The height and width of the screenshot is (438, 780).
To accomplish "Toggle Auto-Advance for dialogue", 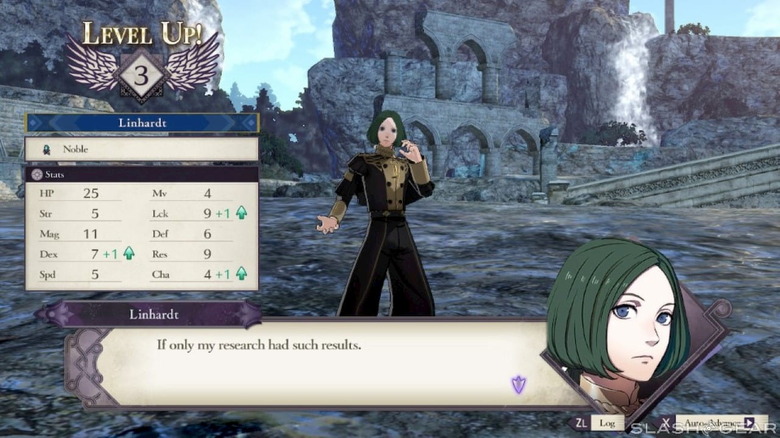I will pyautogui.click(x=714, y=423).
